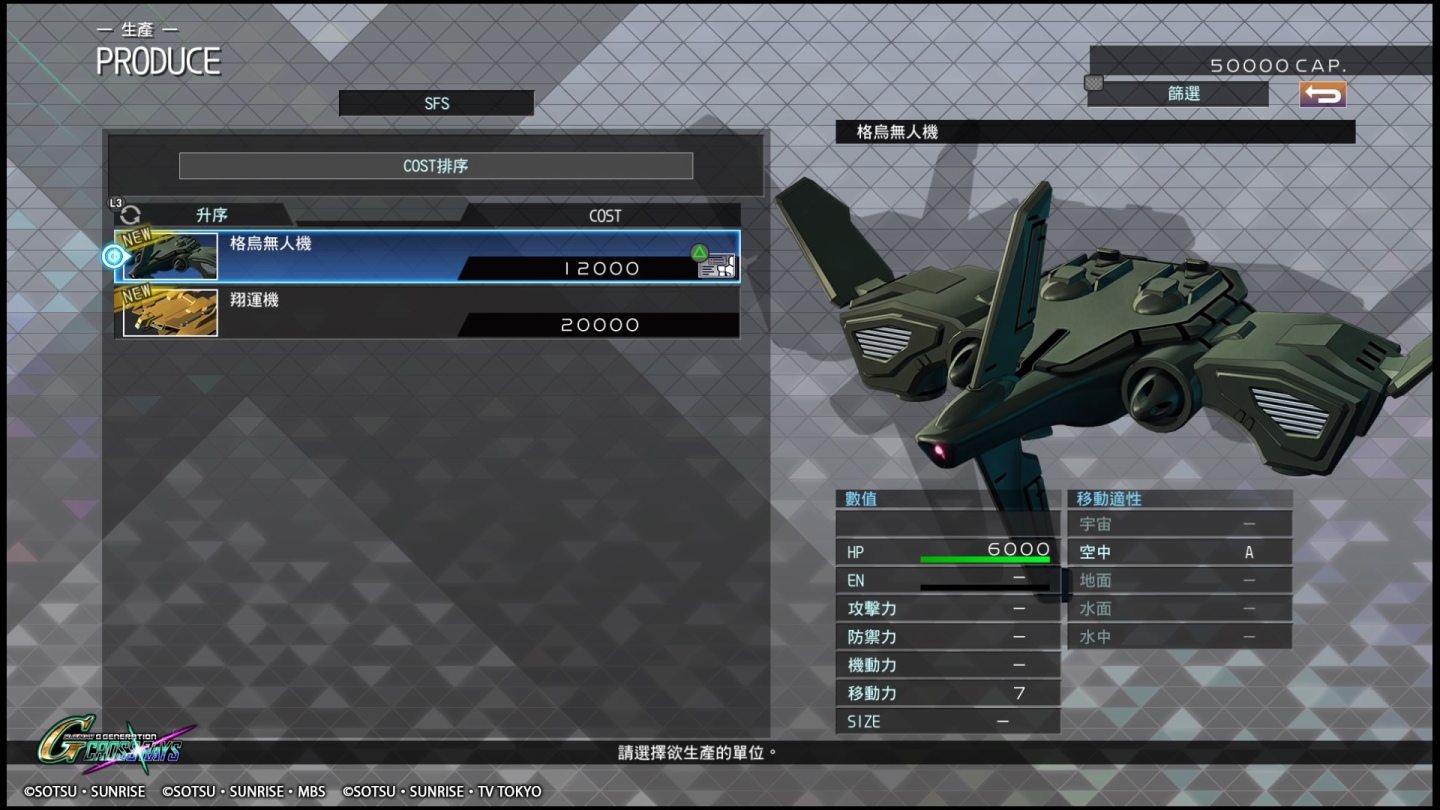Click the HP green gauge bar

pos(985,559)
